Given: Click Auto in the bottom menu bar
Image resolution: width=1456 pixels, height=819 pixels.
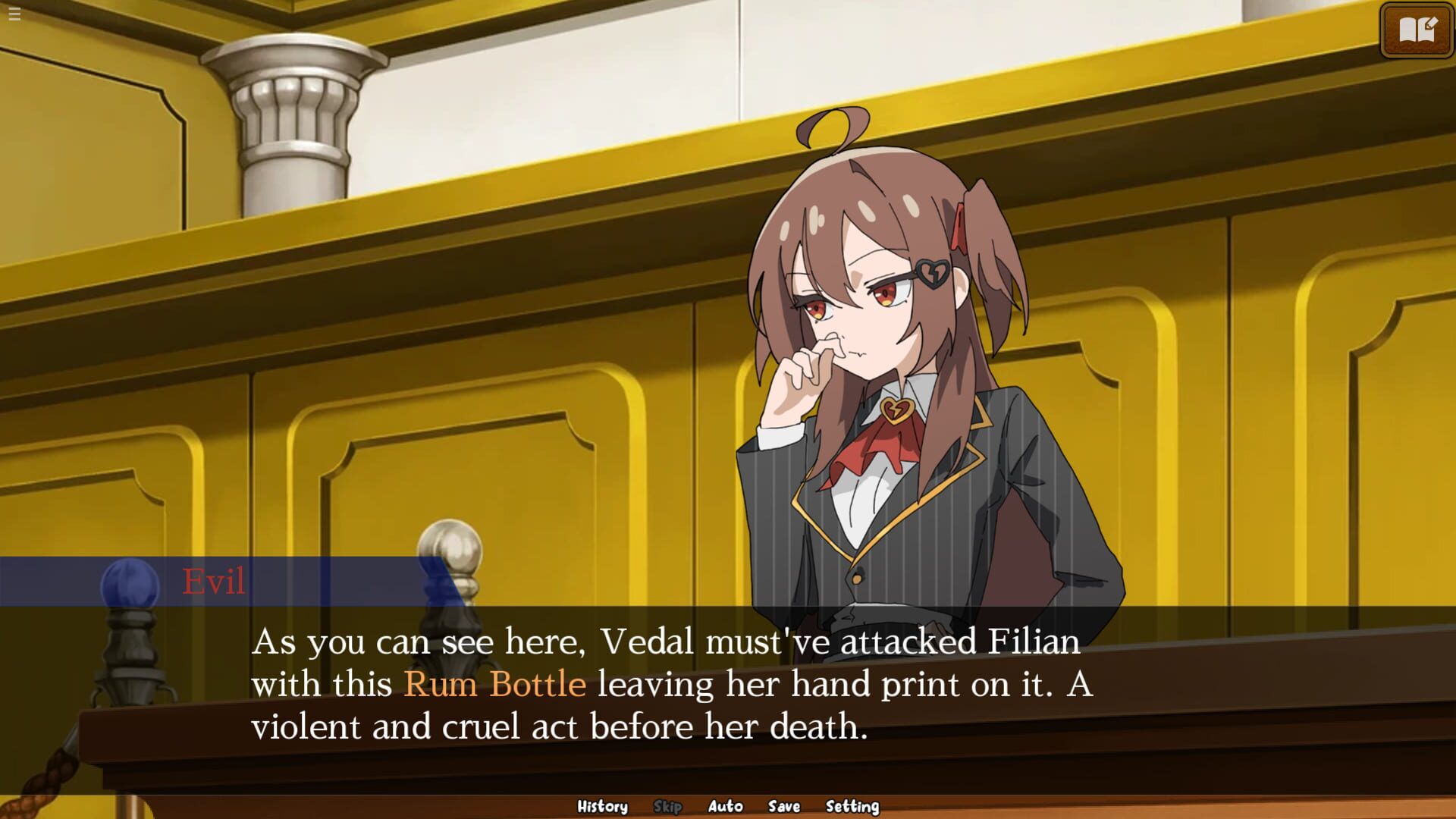Looking at the screenshot, I should click(725, 806).
